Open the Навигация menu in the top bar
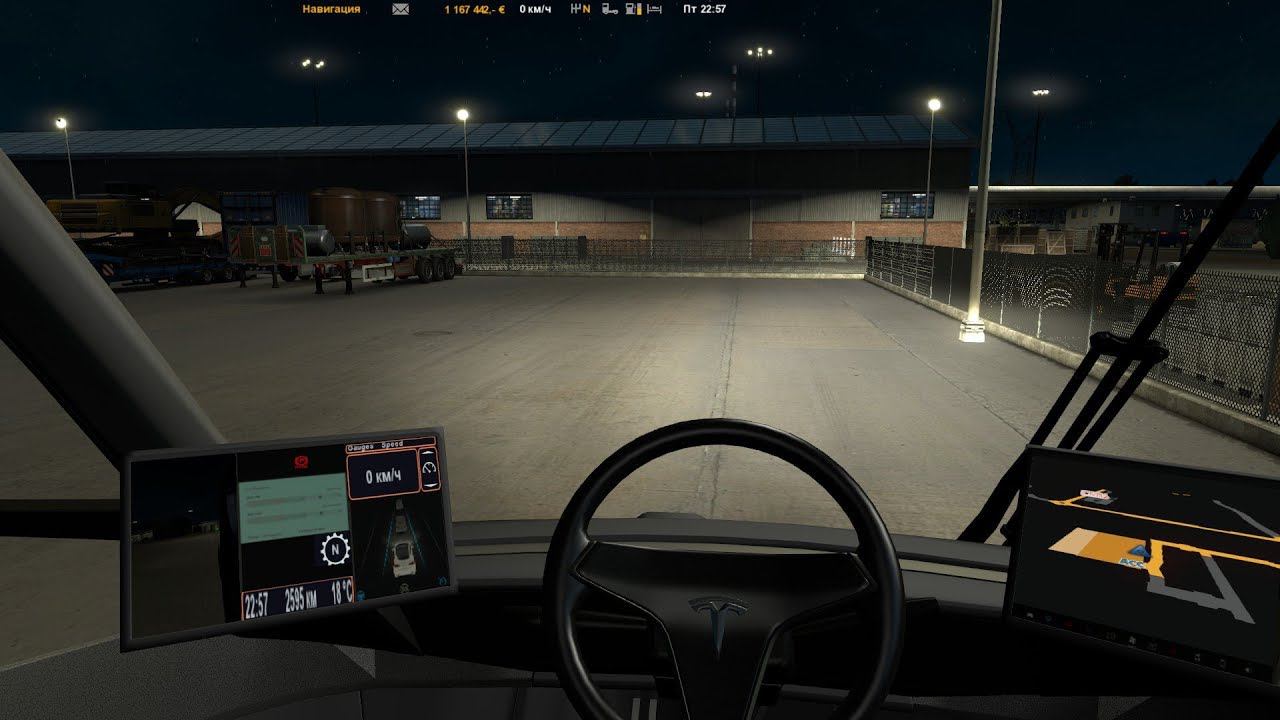Viewport: 1280px width, 720px height. [x=331, y=9]
